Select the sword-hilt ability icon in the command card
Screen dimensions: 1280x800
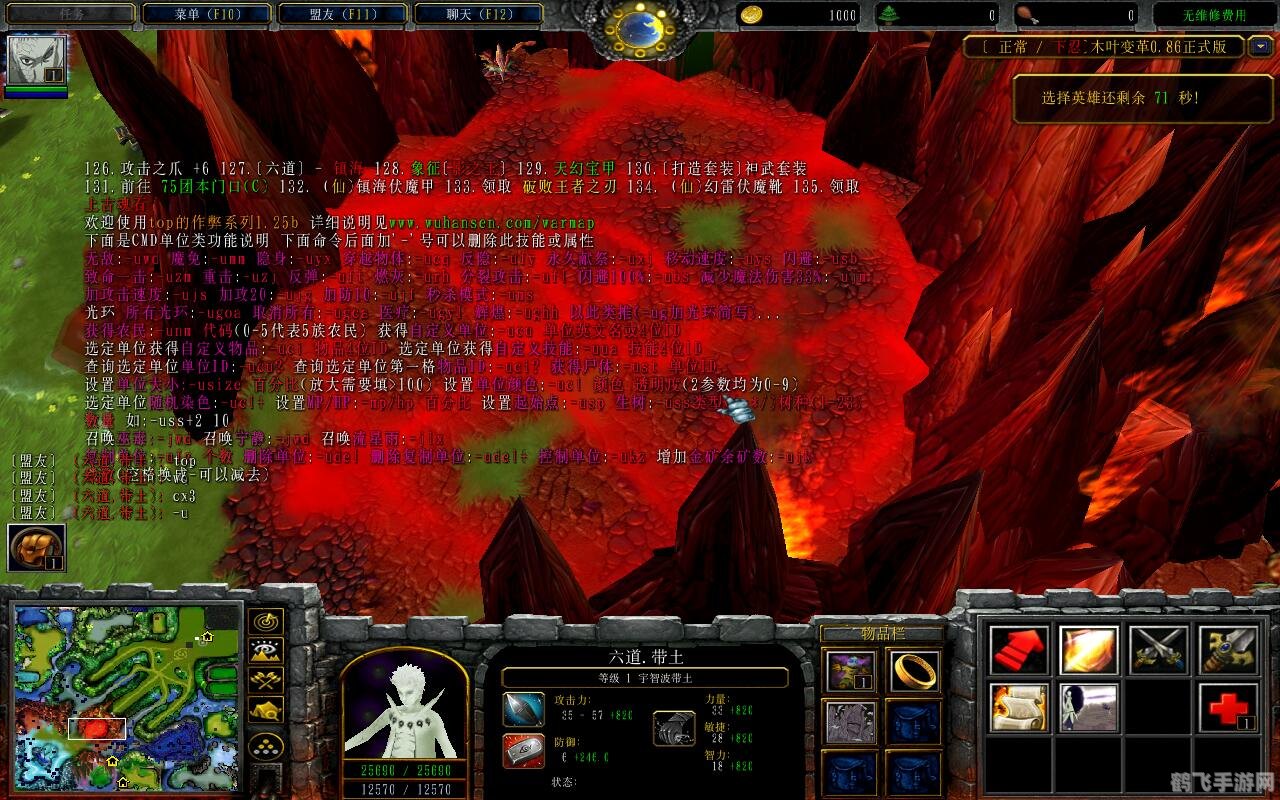[x=1230, y=650]
